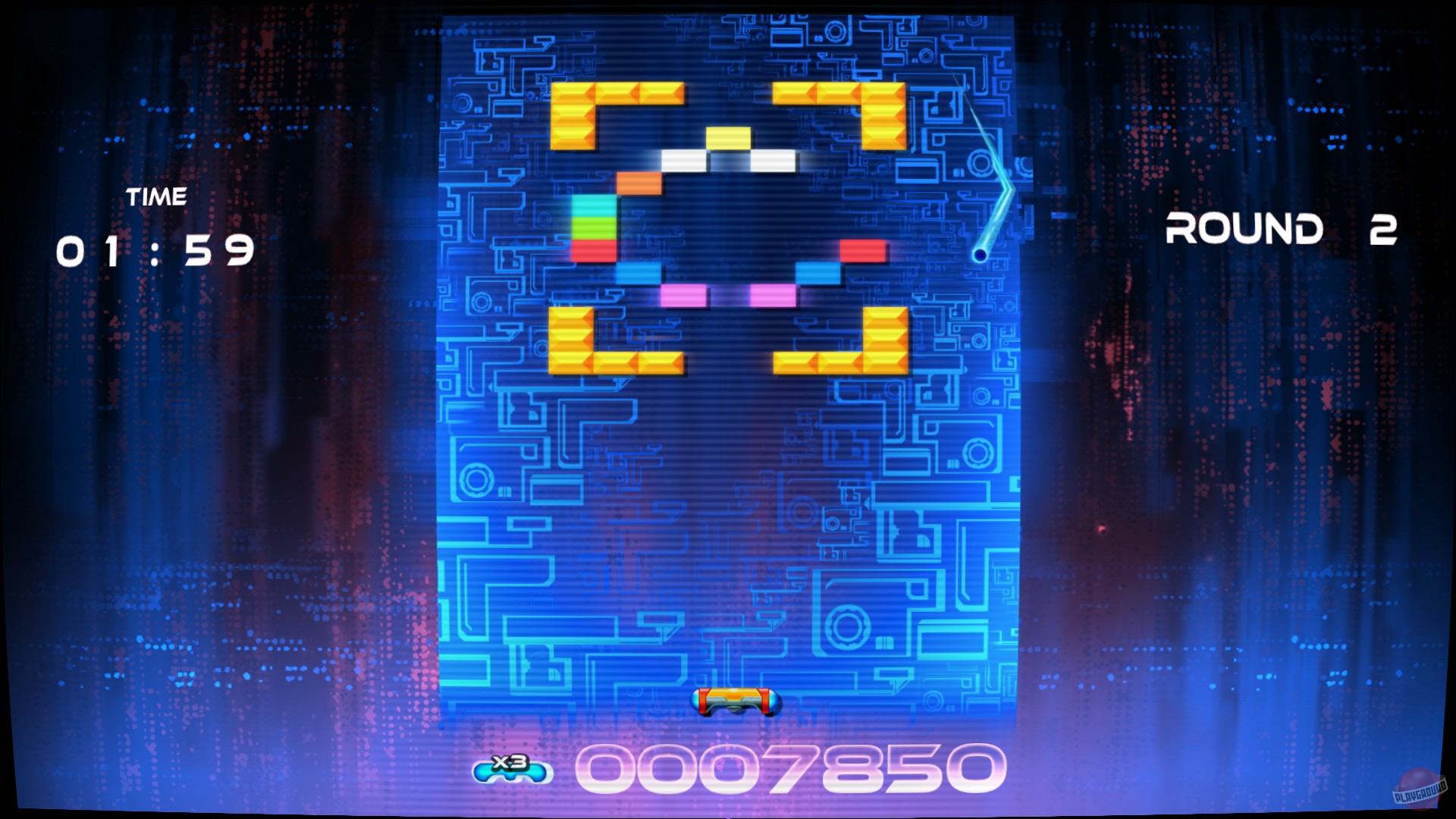Click the blue brick on the right side

click(817, 273)
